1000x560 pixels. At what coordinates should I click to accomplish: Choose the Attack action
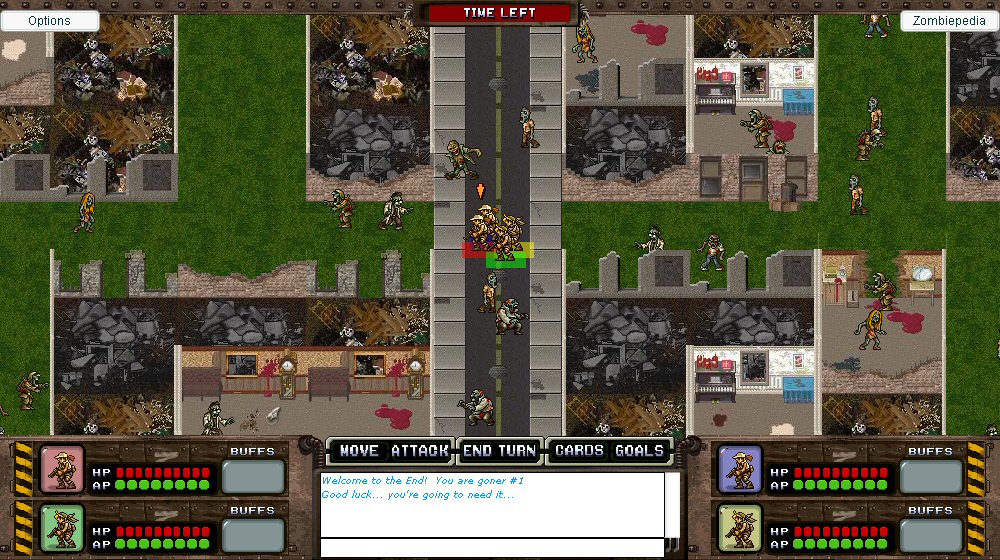pos(420,451)
